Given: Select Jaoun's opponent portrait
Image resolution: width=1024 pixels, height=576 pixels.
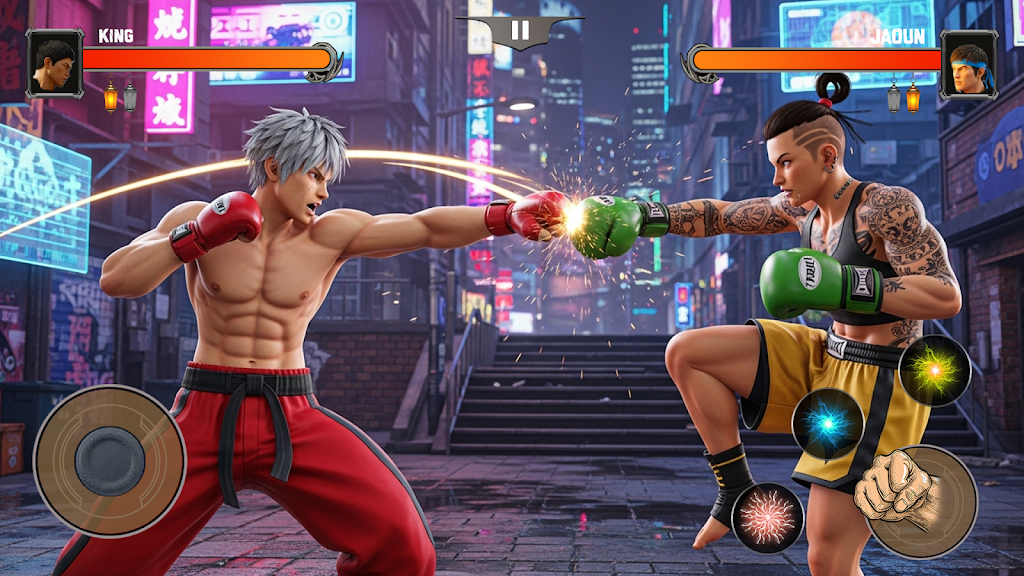Looking at the screenshot, I should 969,63.
